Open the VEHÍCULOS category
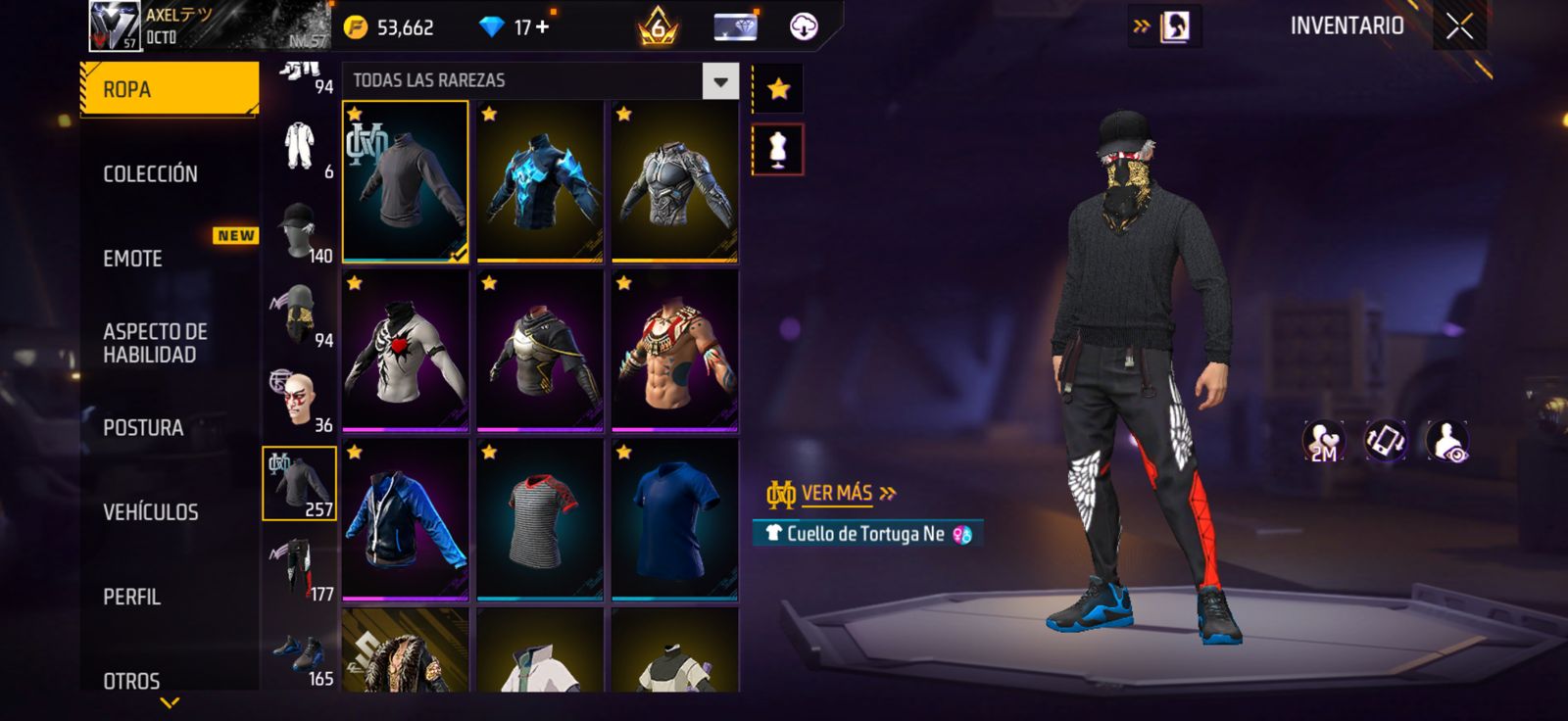The height and width of the screenshot is (721, 1568). click(x=151, y=512)
